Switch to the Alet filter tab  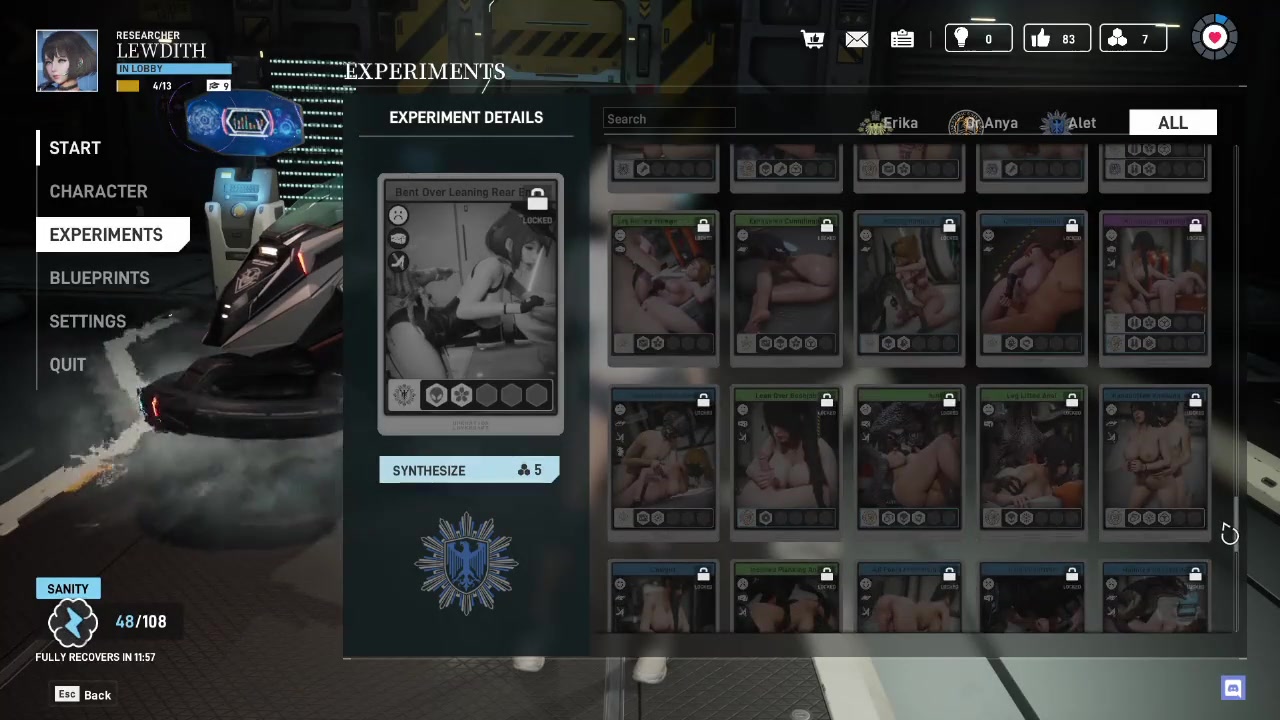(x=1070, y=123)
